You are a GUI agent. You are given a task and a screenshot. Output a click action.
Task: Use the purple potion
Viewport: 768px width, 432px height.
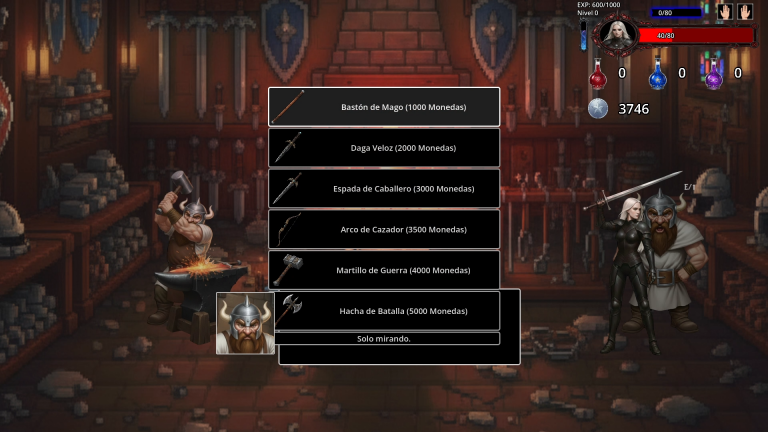click(x=714, y=74)
